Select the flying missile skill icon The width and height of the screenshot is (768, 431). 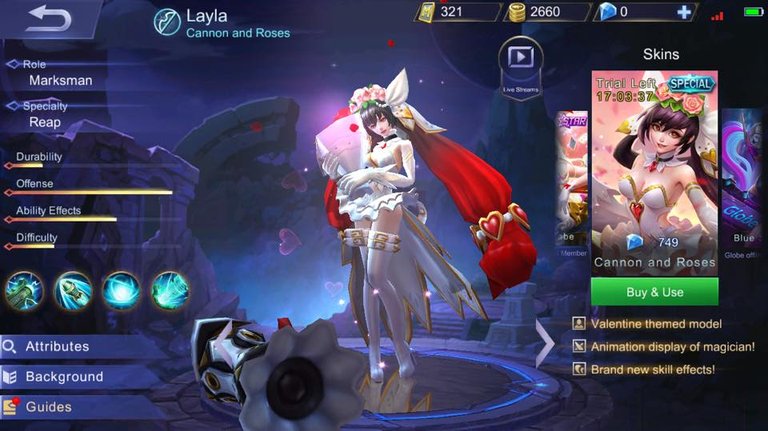72,290
